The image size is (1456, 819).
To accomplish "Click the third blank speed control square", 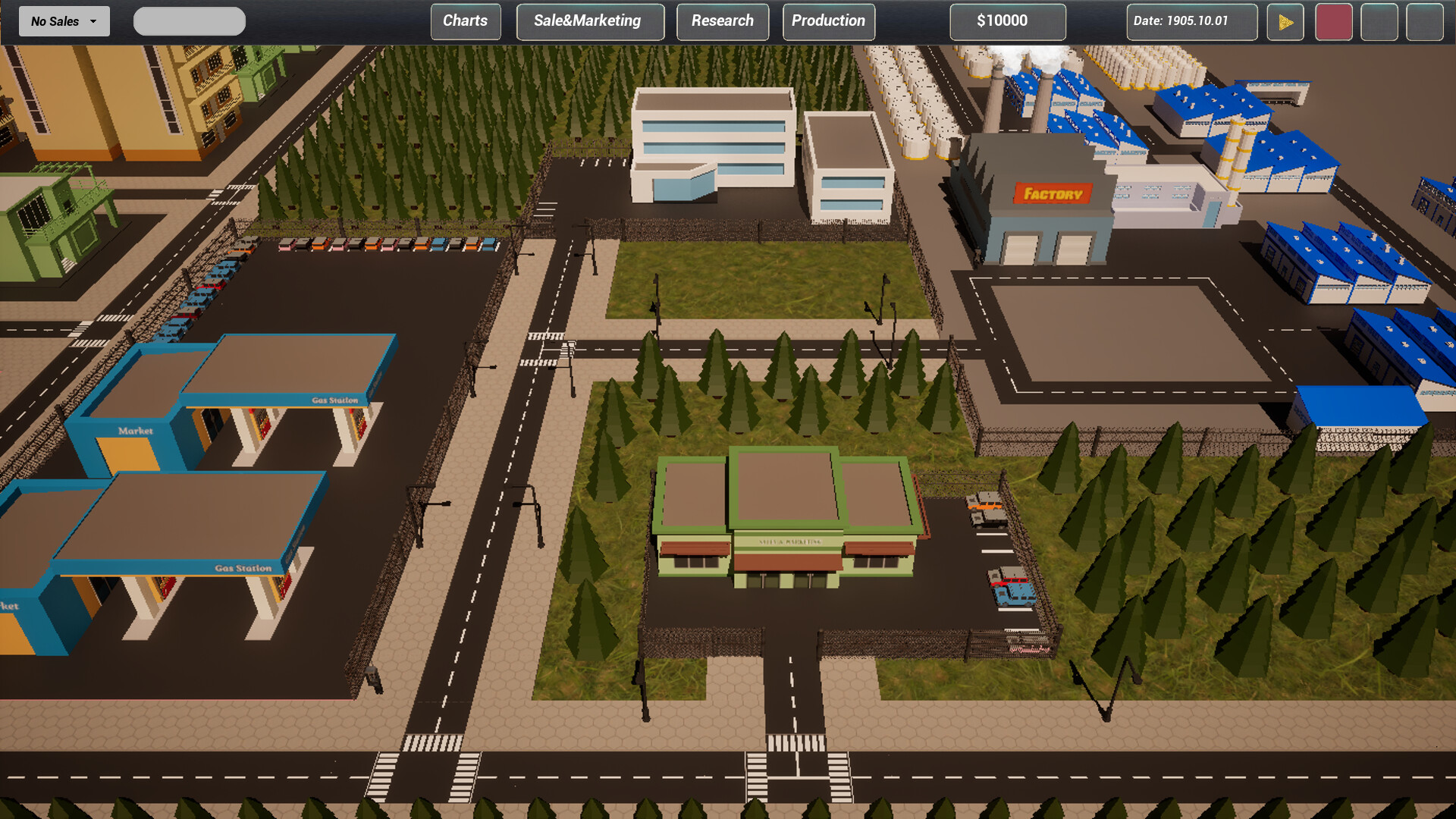I will (1379, 21).
